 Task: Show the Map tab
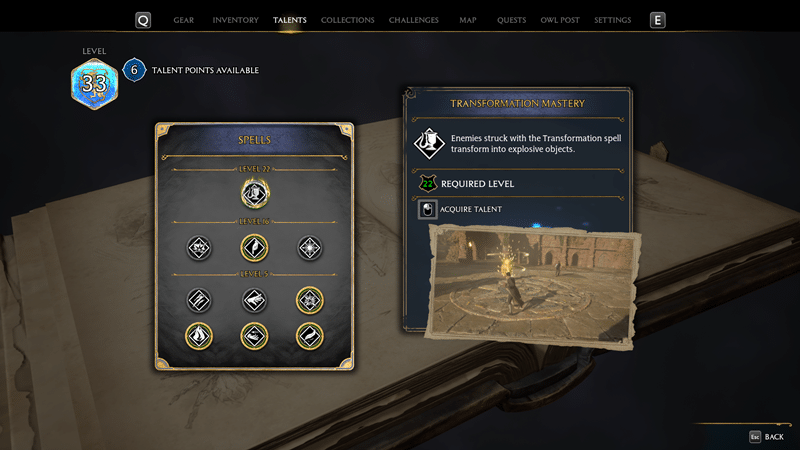[467, 20]
